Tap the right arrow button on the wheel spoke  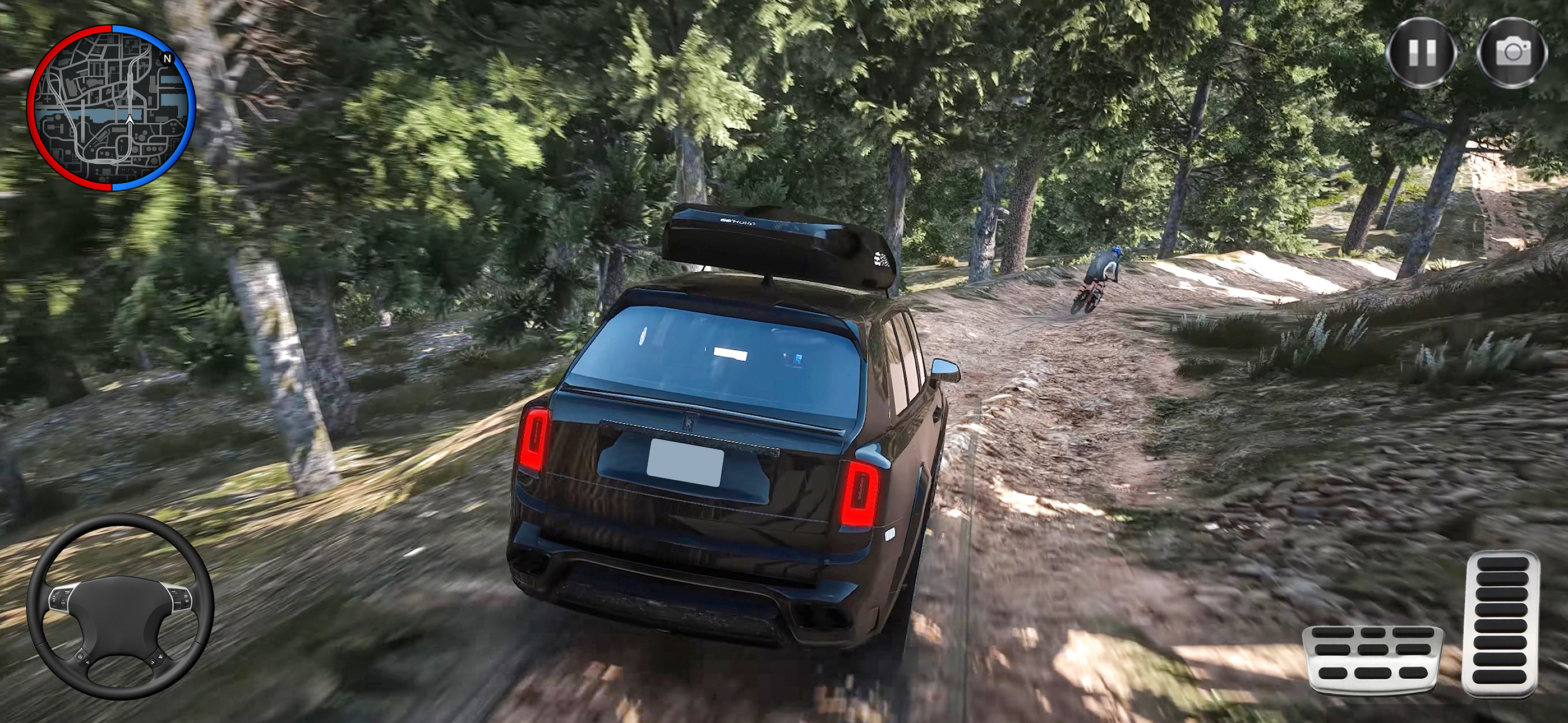pyautogui.click(x=153, y=662)
